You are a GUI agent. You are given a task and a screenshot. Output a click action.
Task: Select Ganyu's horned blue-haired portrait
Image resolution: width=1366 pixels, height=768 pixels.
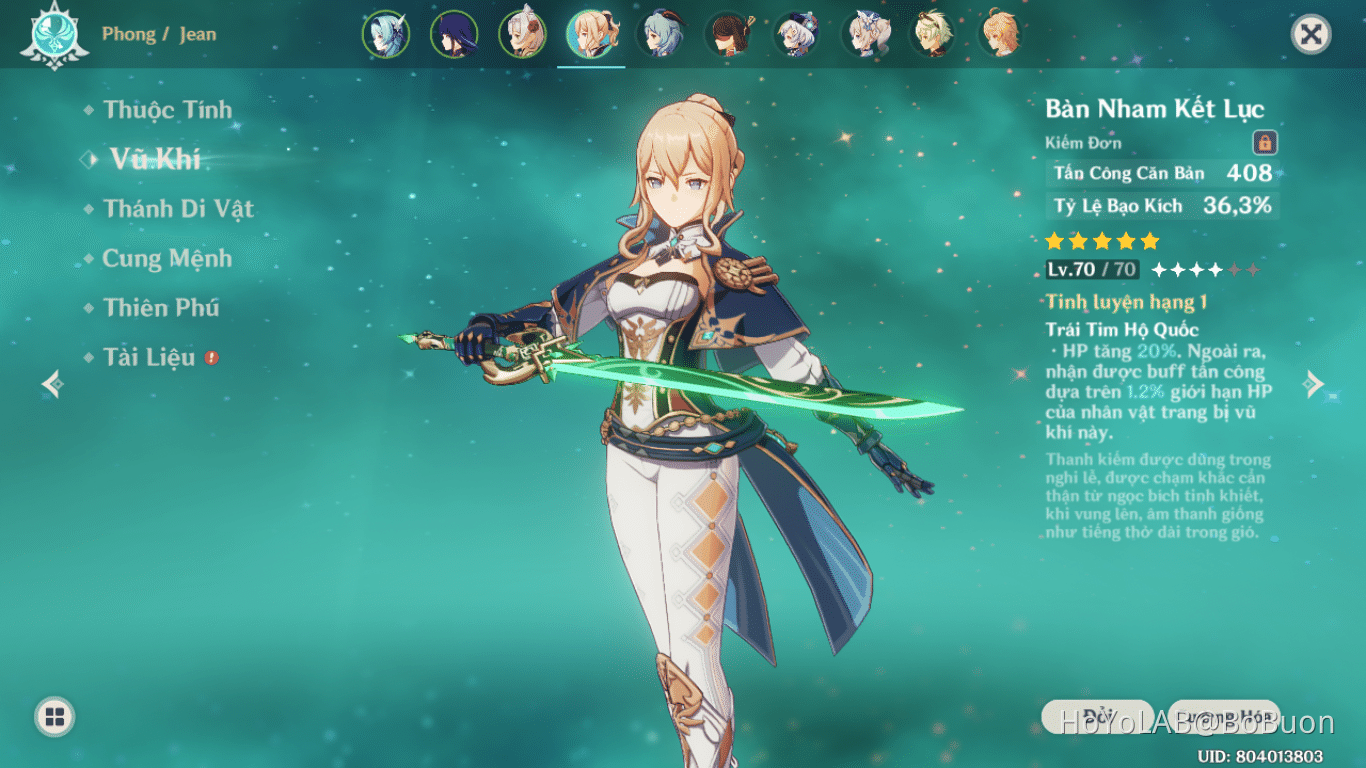660,34
